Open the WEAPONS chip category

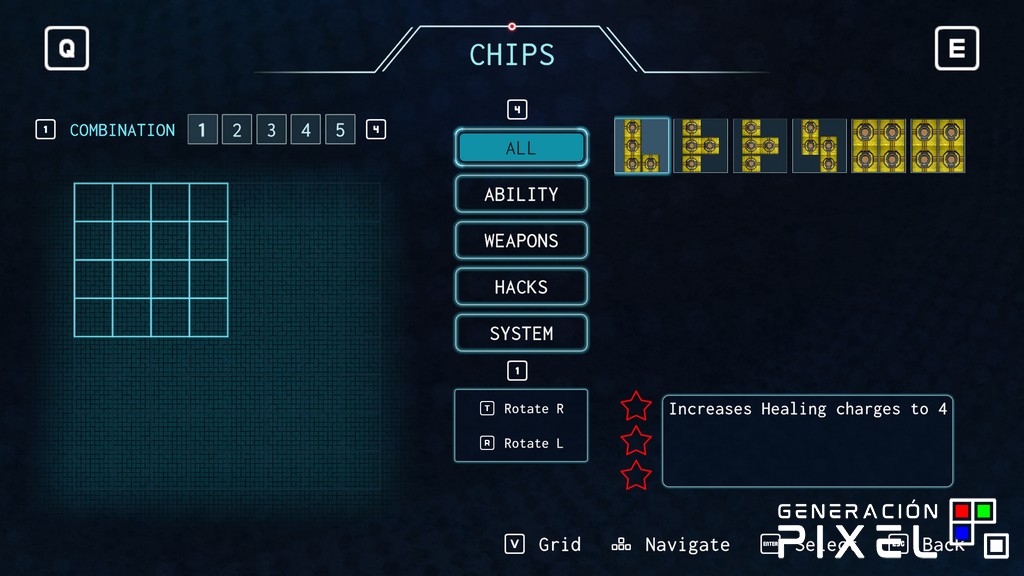(x=521, y=241)
